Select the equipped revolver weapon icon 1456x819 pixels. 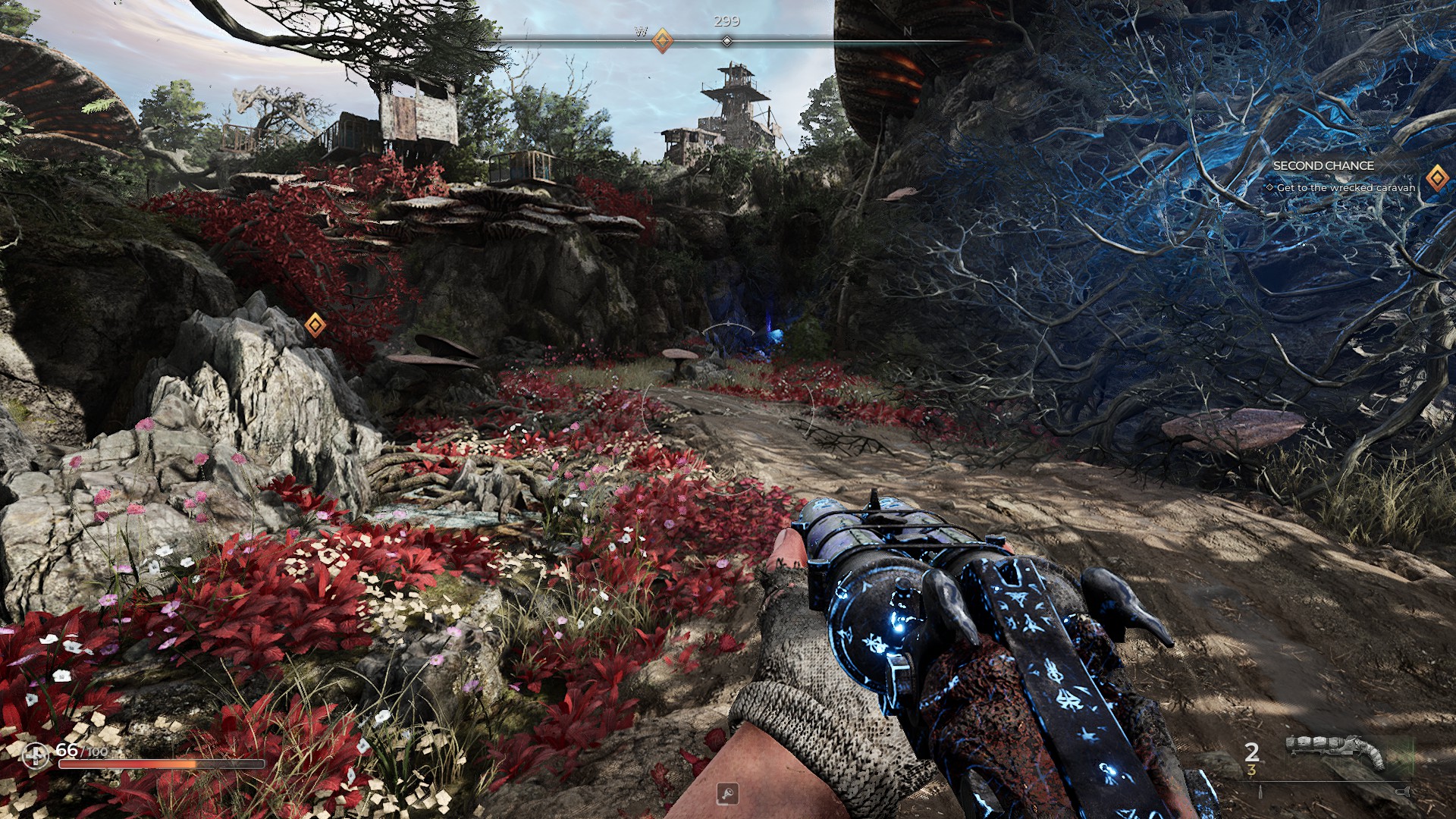click(x=1335, y=752)
